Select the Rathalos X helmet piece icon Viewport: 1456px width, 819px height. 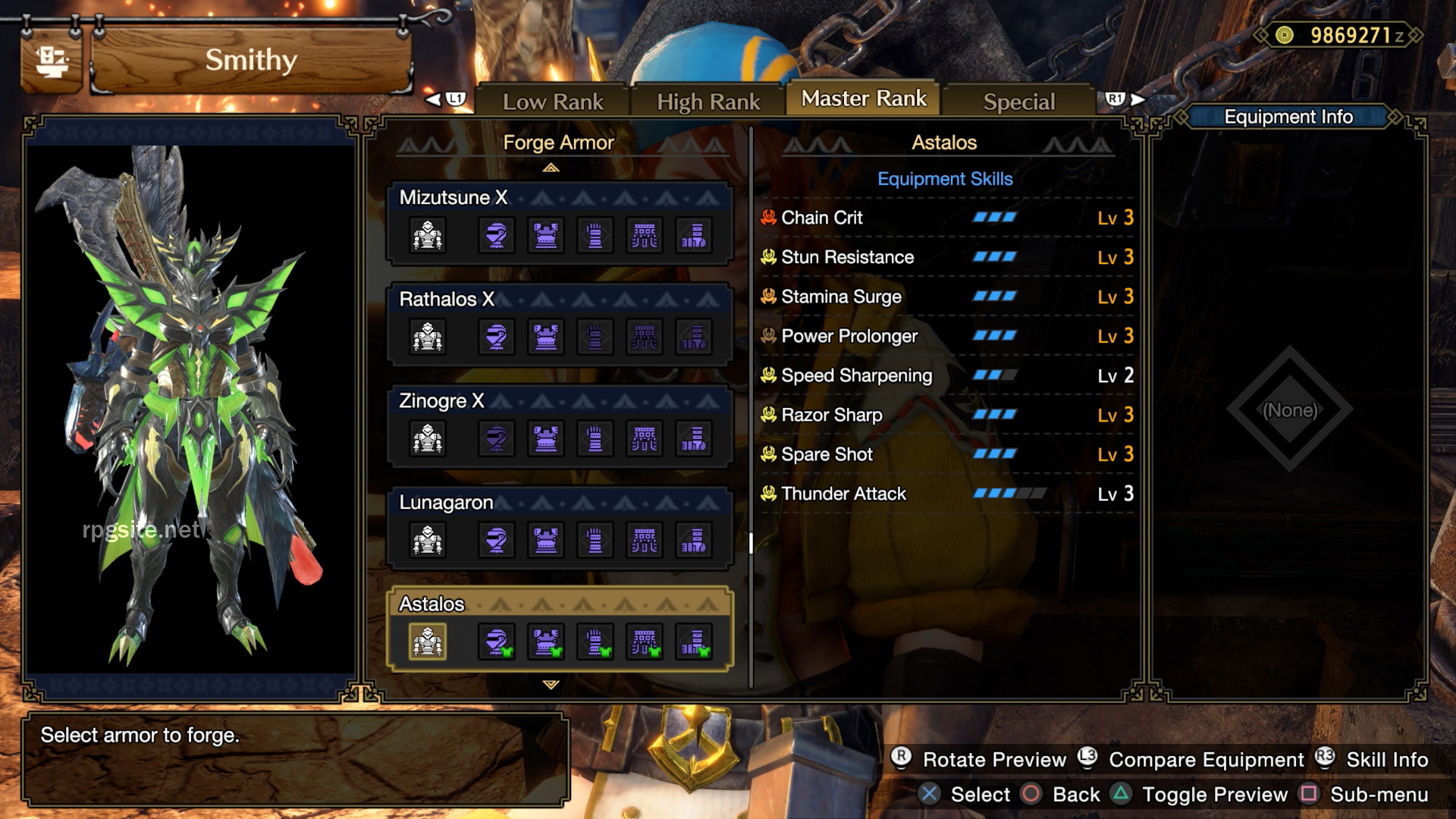497,337
